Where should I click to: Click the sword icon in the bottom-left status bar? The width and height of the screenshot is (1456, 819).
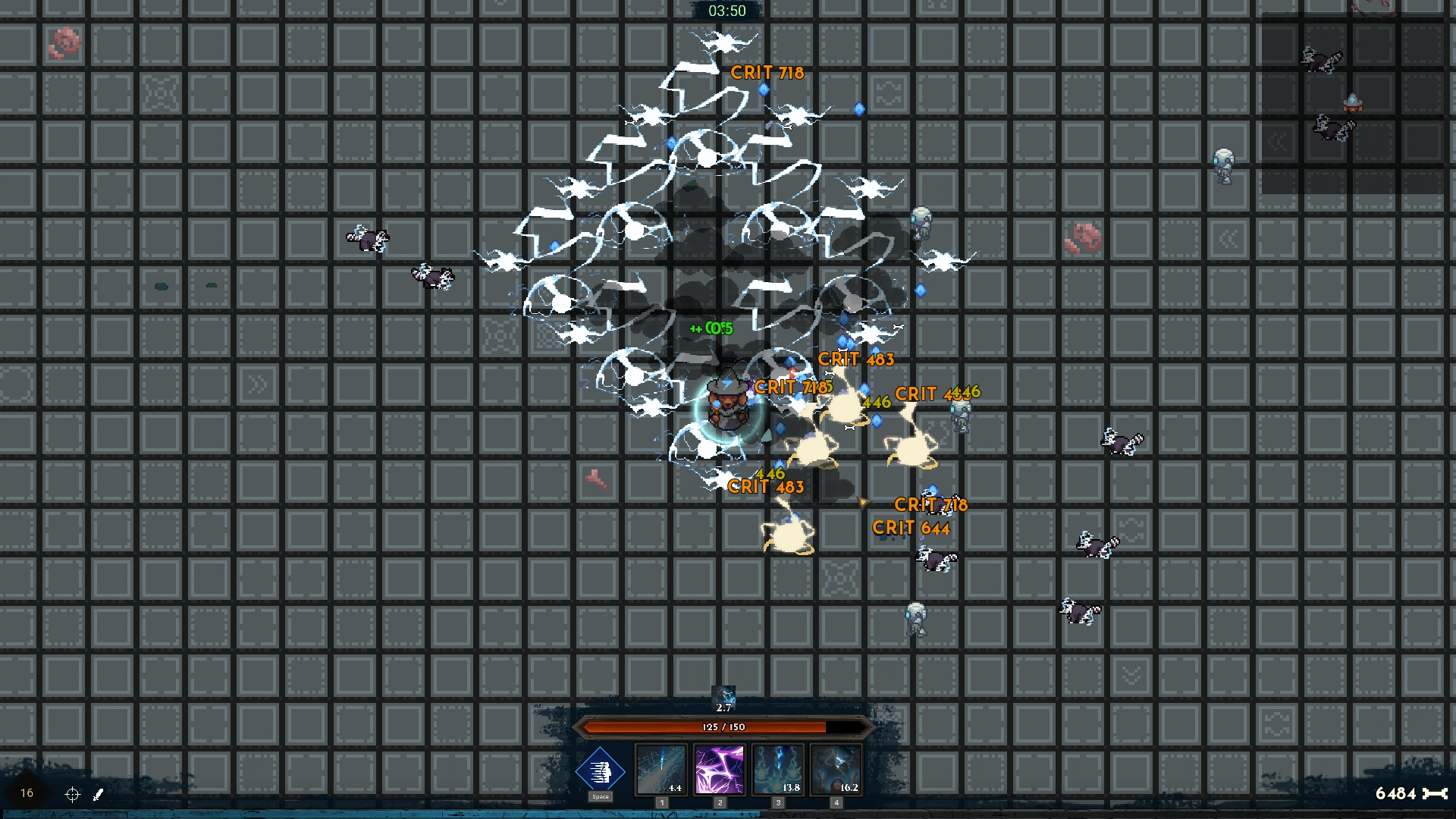[x=98, y=794]
